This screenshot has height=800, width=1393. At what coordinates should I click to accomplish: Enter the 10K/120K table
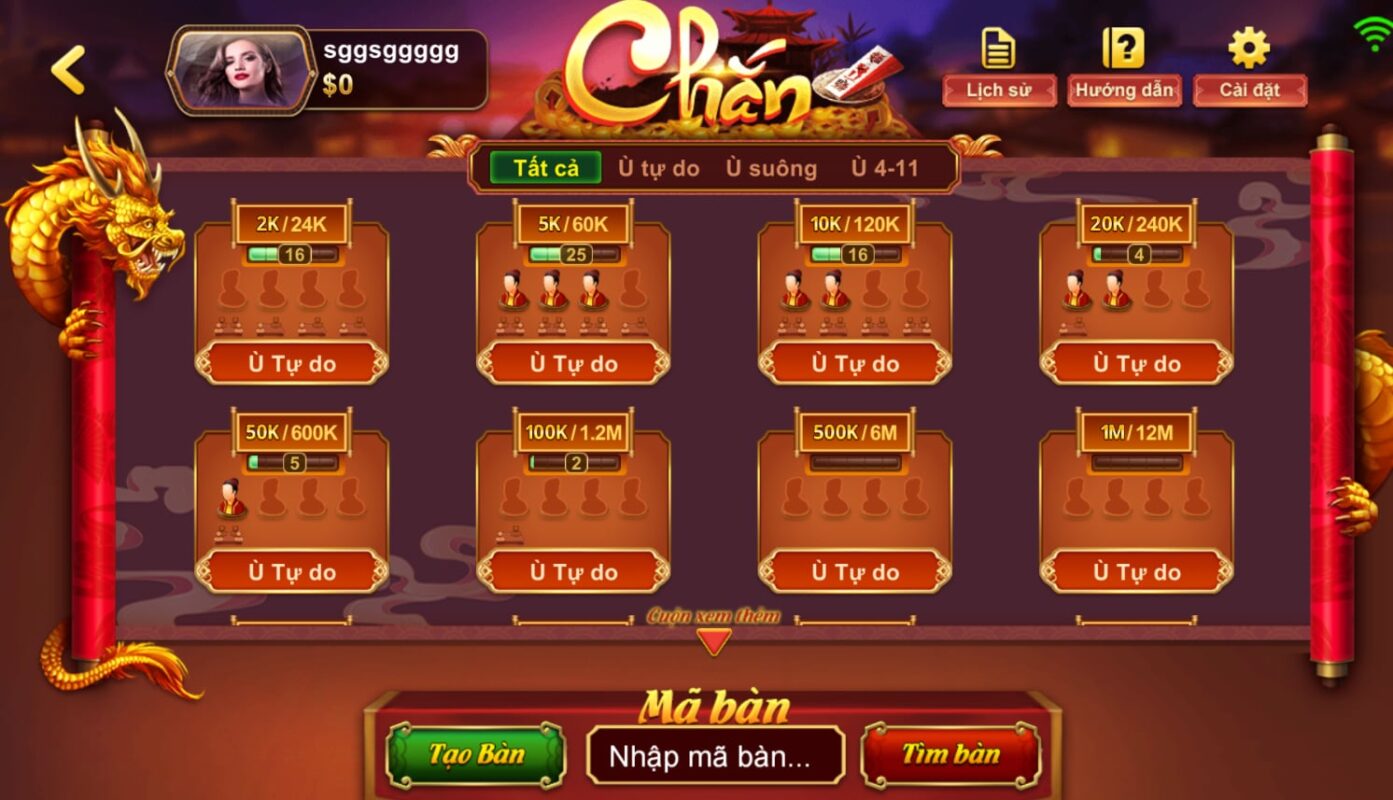click(x=855, y=363)
